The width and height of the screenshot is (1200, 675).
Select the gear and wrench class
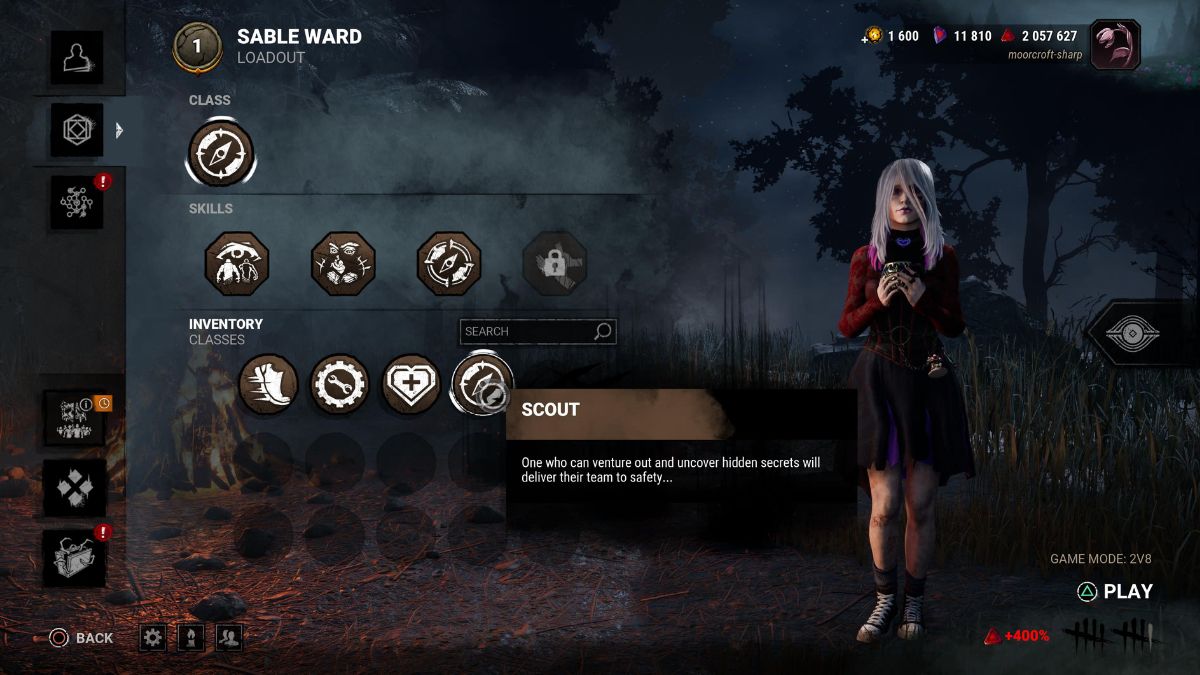coord(339,384)
